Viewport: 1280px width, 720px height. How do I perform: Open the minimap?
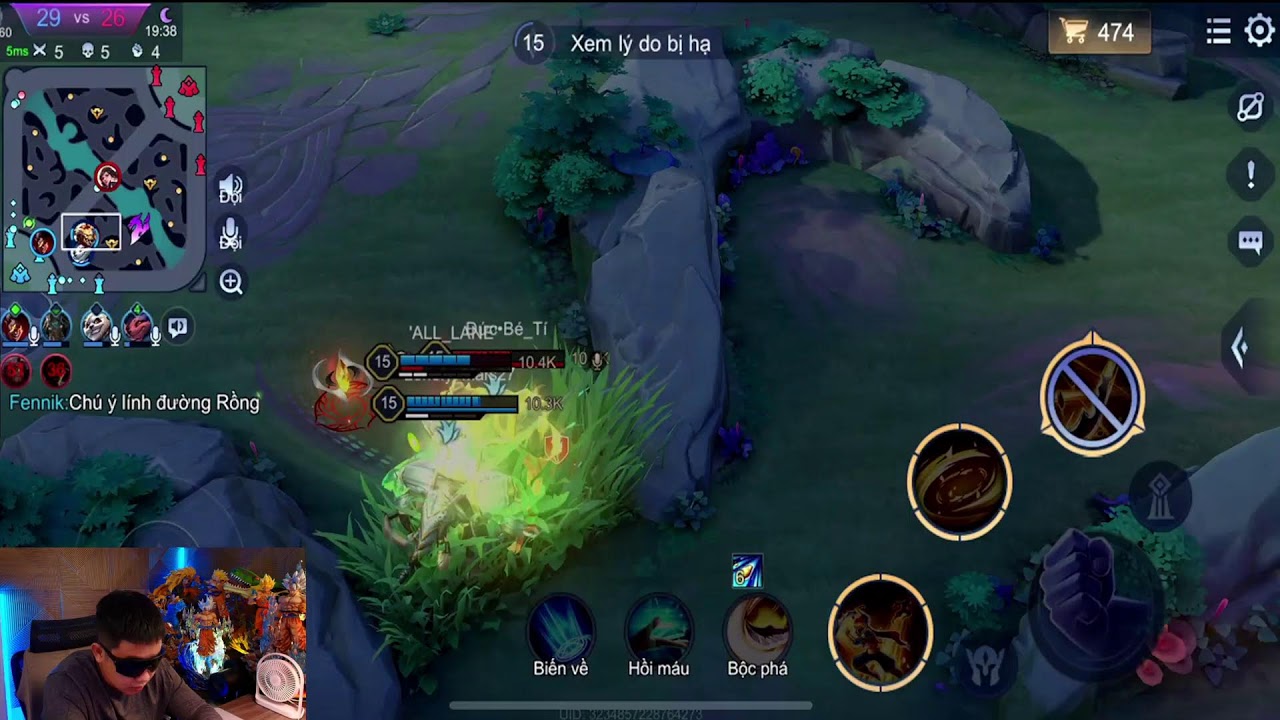click(104, 180)
